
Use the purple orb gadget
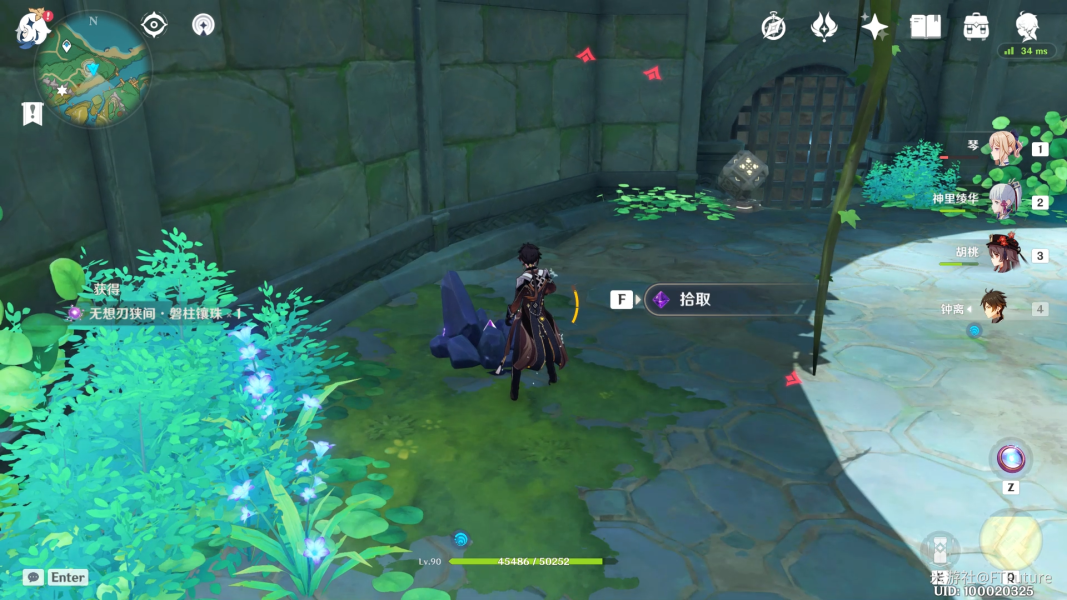pos(1010,459)
